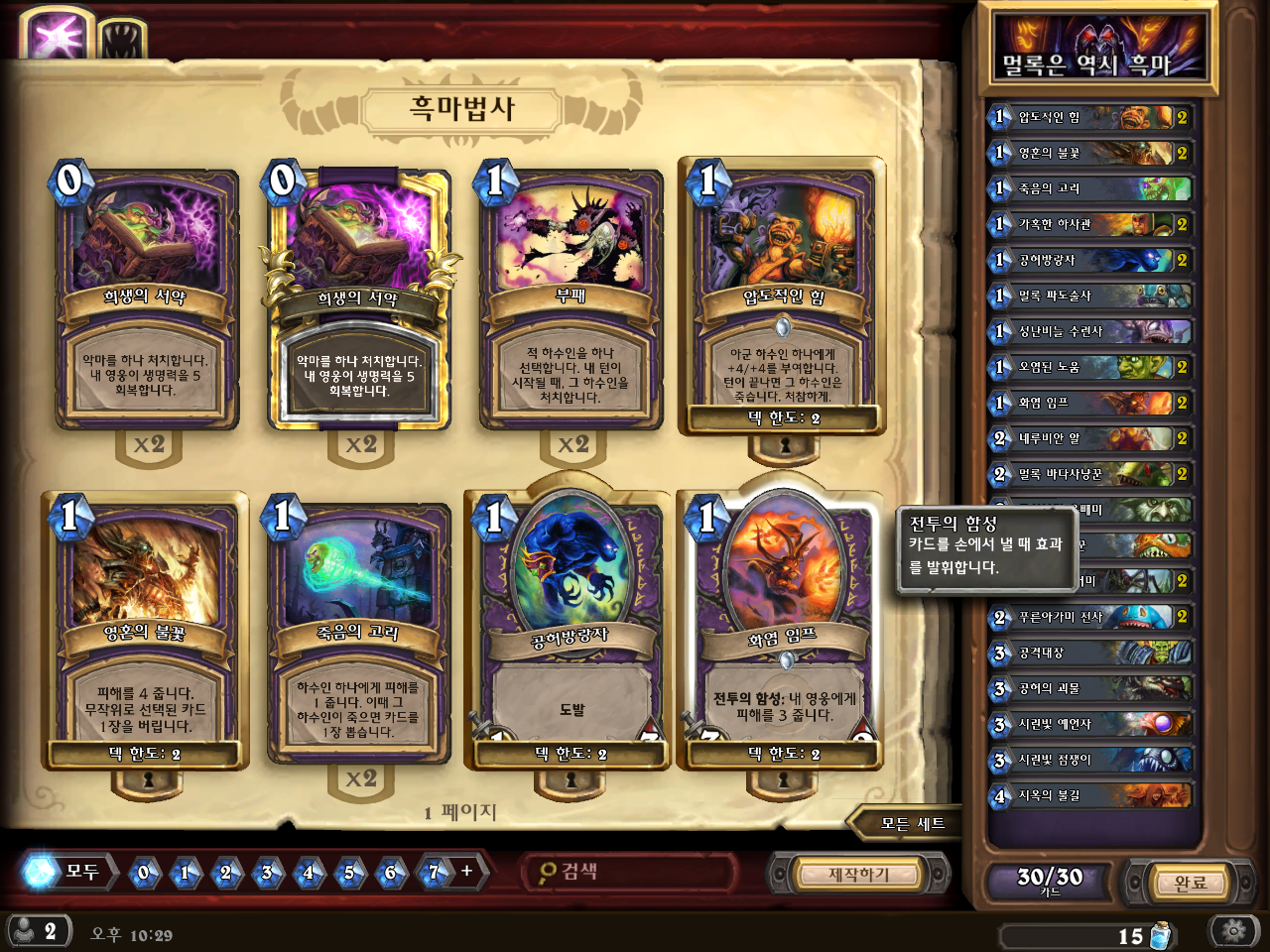Image resolution: width=1270 pixels, height=952 pixels.
Task: Open the 모든 세트 set filter
Action: [908, 823]
